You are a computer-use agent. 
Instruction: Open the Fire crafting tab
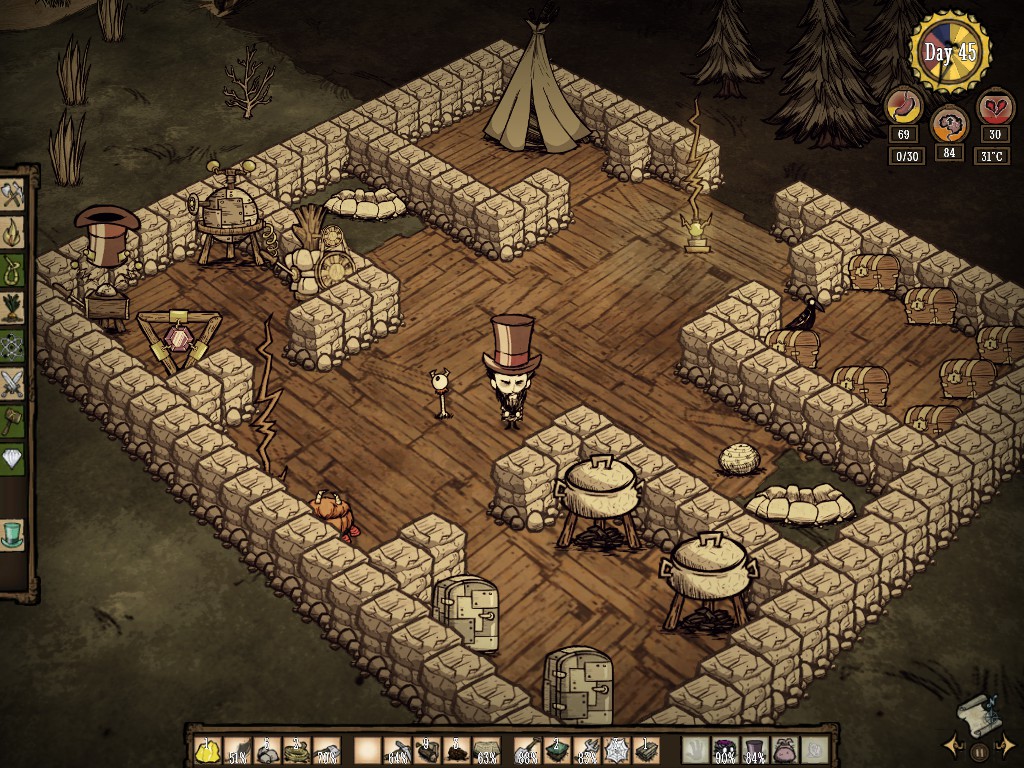click(x=13, y=230)
